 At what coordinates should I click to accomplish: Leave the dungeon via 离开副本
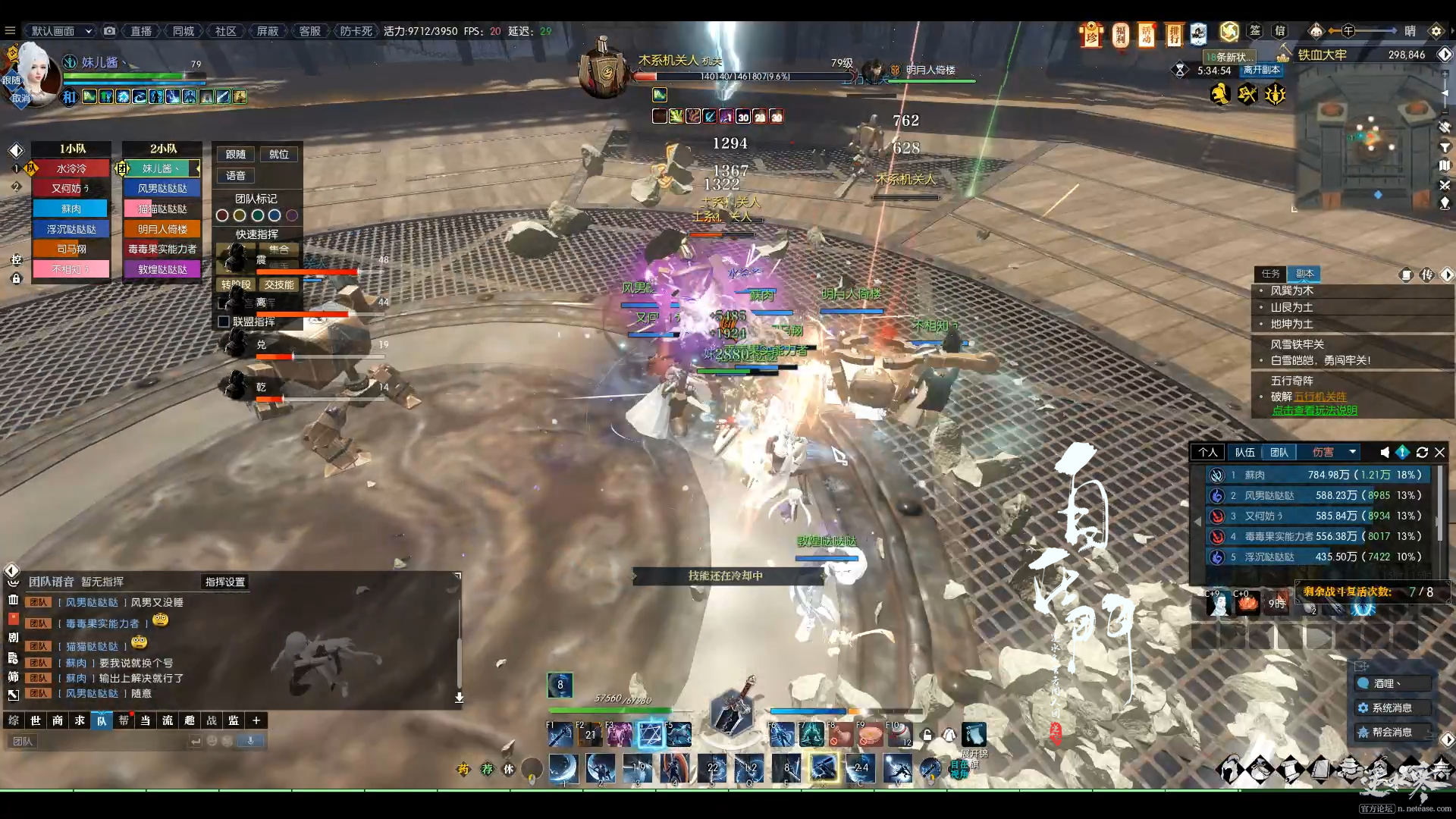[x=1261, y=70]
